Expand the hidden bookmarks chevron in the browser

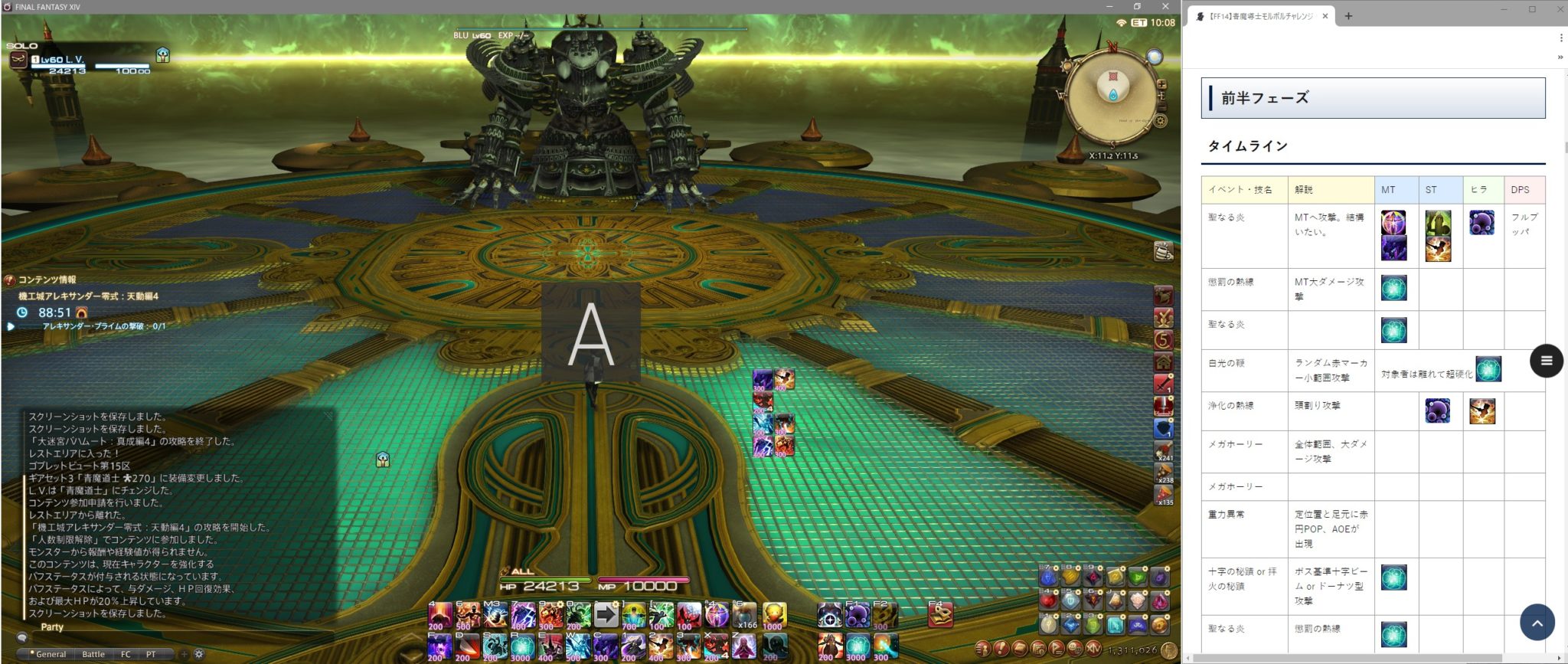pyautogui.click(x=1559, y=57)
